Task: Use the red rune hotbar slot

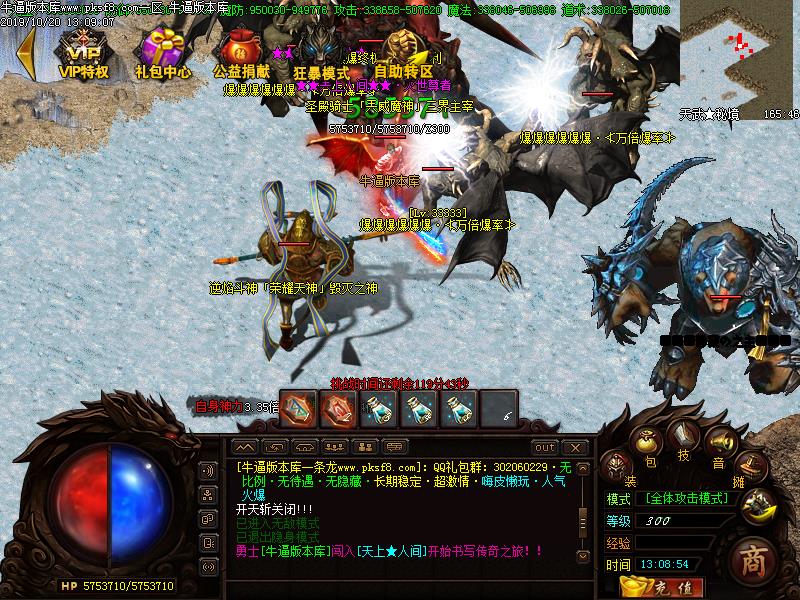Action: (337, 408)
